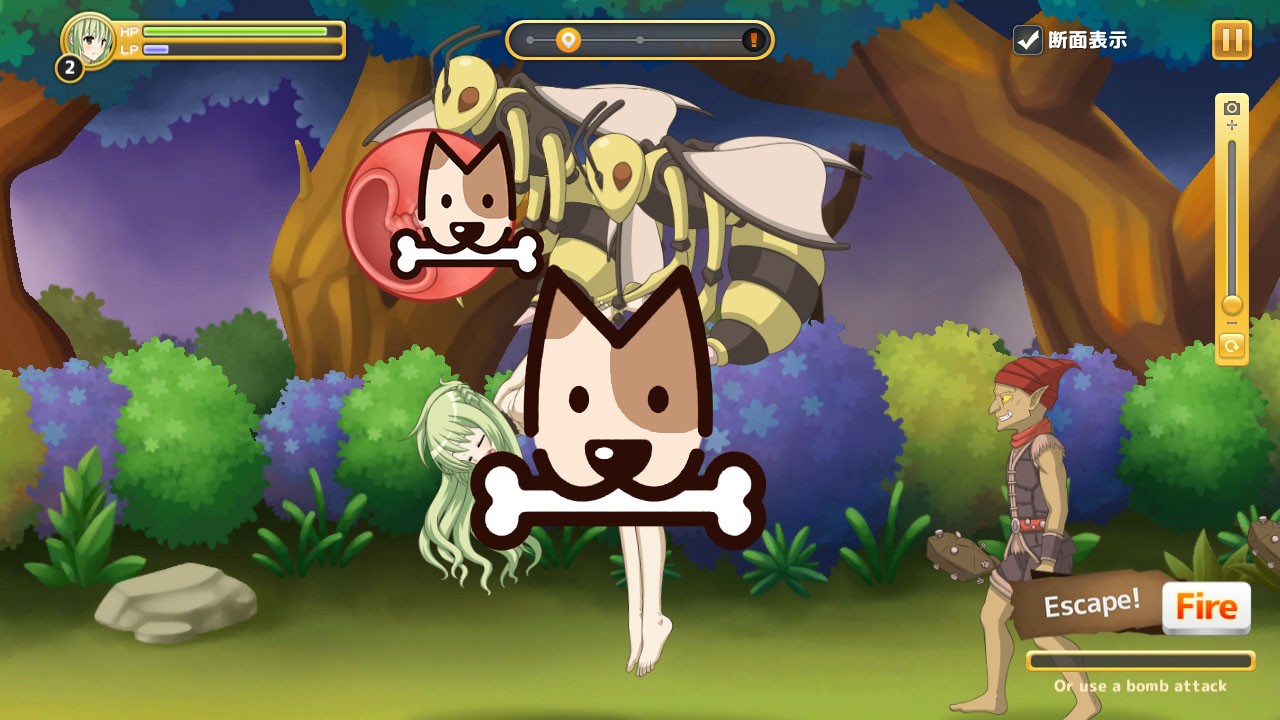Click the minus sign below the zoom slider
The image size is (1280, 720).
tap(1232, 323)
